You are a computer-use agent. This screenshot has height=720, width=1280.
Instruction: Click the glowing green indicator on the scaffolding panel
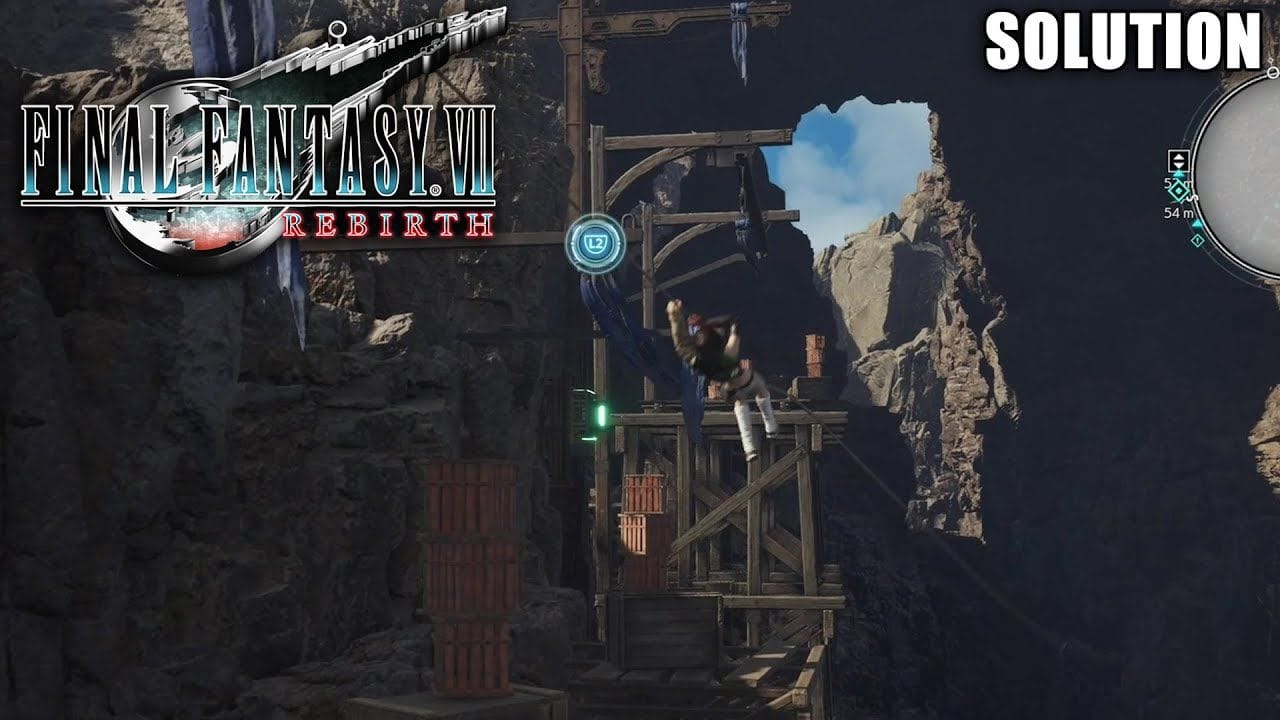tap(601, 415)
